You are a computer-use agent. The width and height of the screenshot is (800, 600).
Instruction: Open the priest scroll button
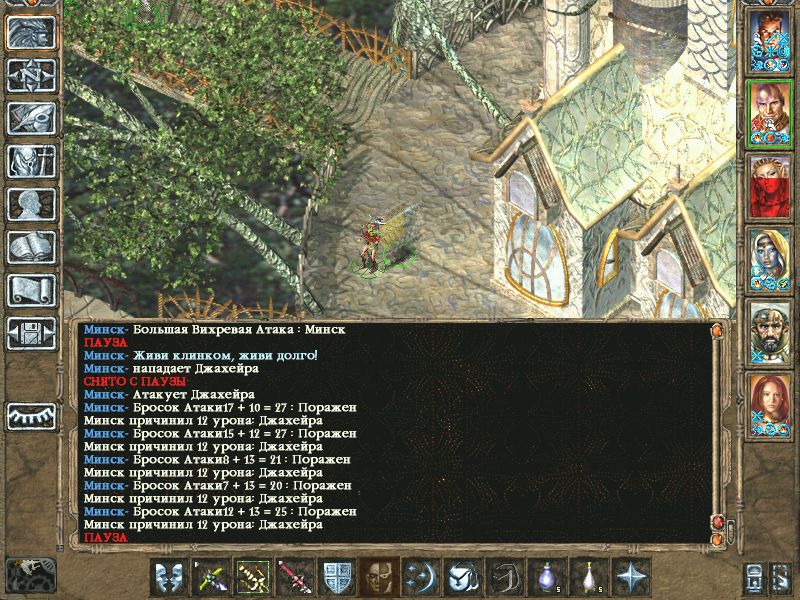tap(31, 290)
